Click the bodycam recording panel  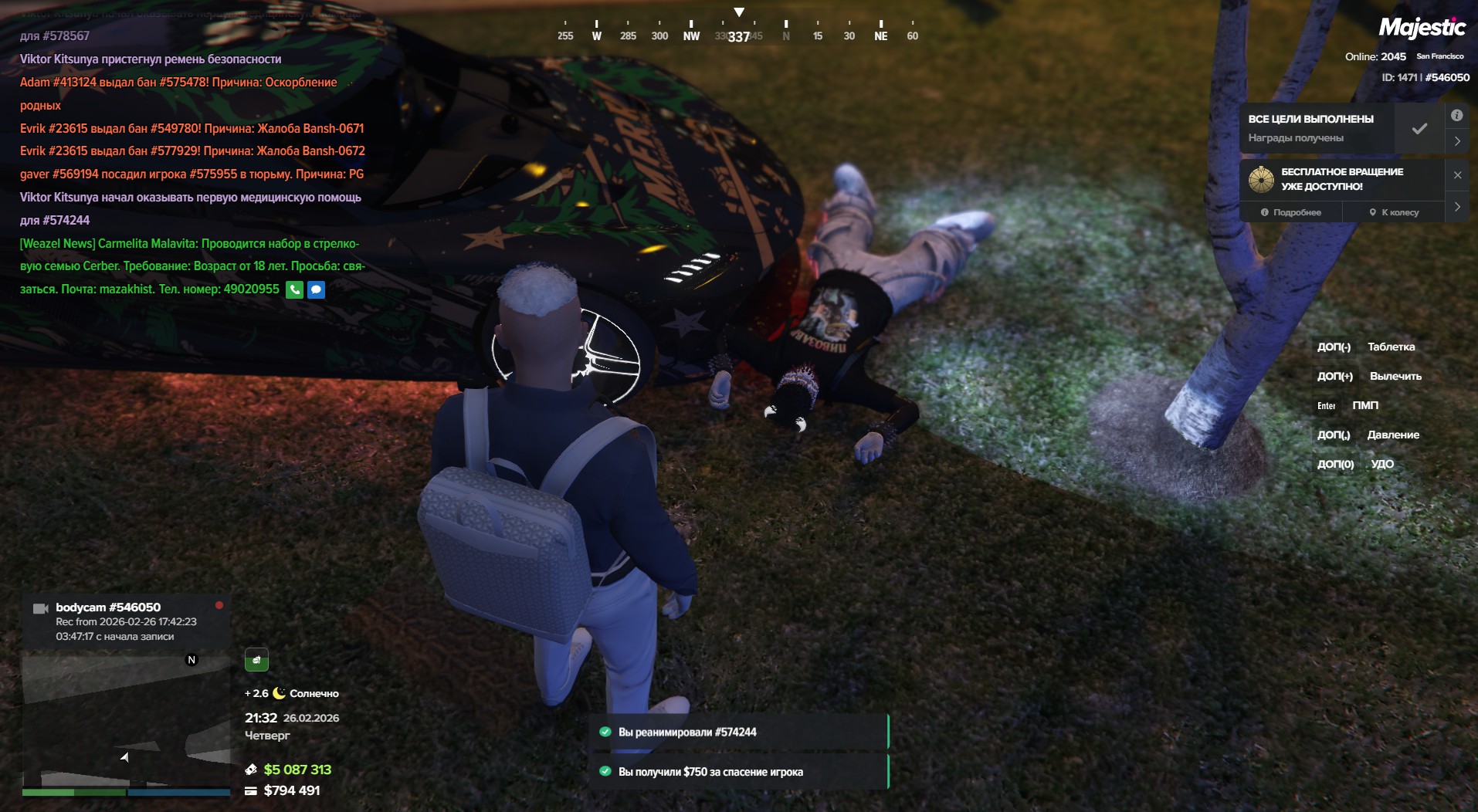point(126,621)
